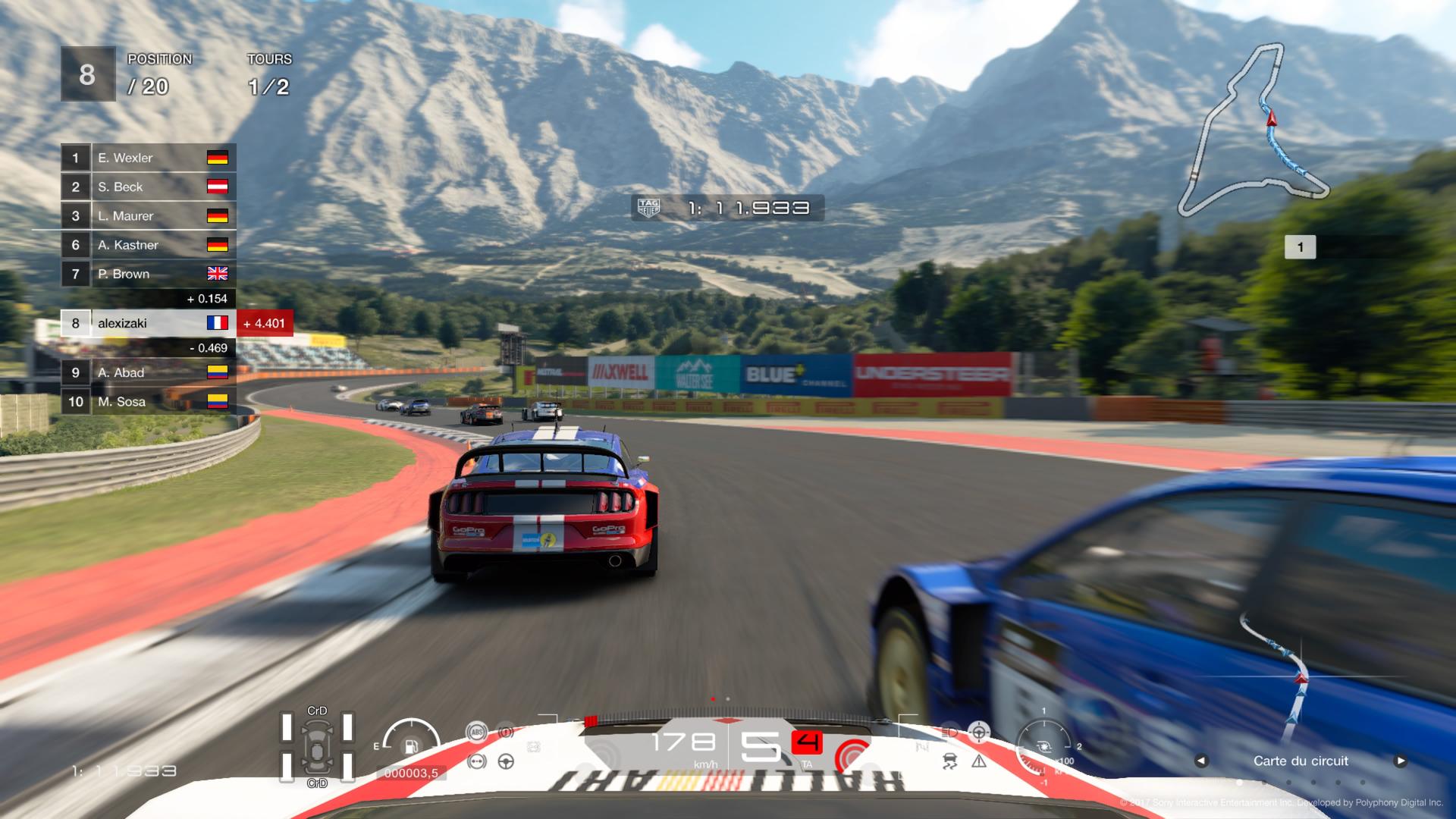The width and height of the screenshot is (1456, 819).
Task: Highlight the alexizaki player row
Action: pyautogui.click(x=149, y=323)
